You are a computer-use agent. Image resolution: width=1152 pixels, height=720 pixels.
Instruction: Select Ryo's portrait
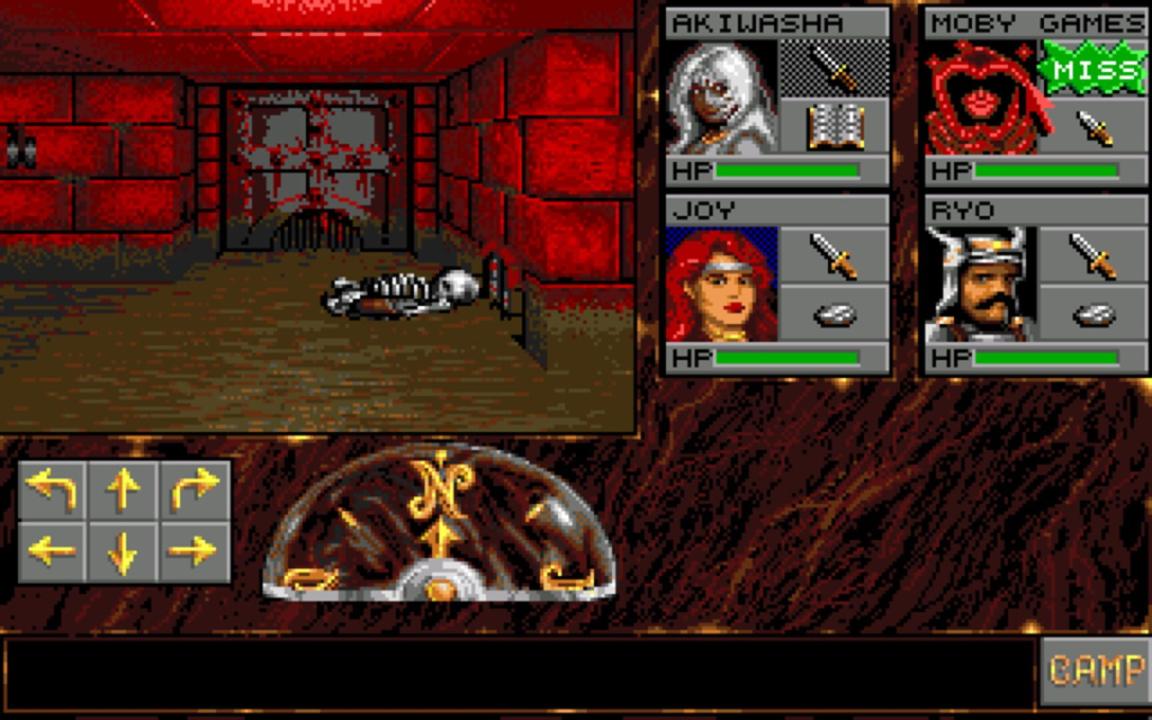(x=981, y=285)
